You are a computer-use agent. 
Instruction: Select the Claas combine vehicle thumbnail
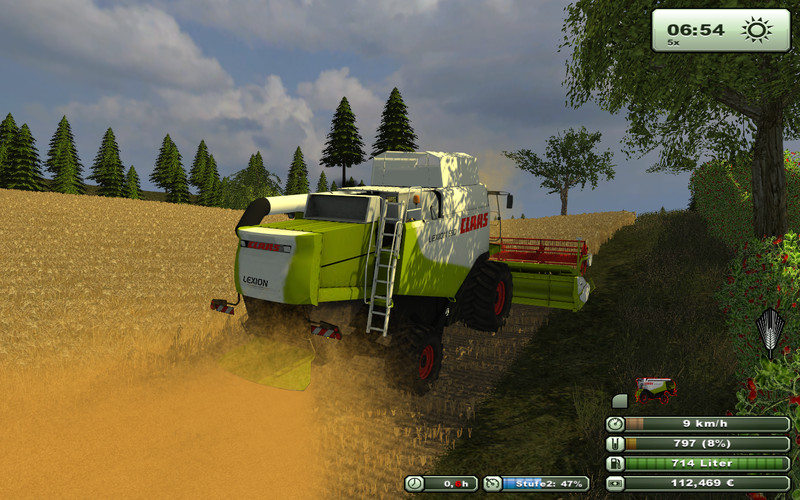click(655, 388)
